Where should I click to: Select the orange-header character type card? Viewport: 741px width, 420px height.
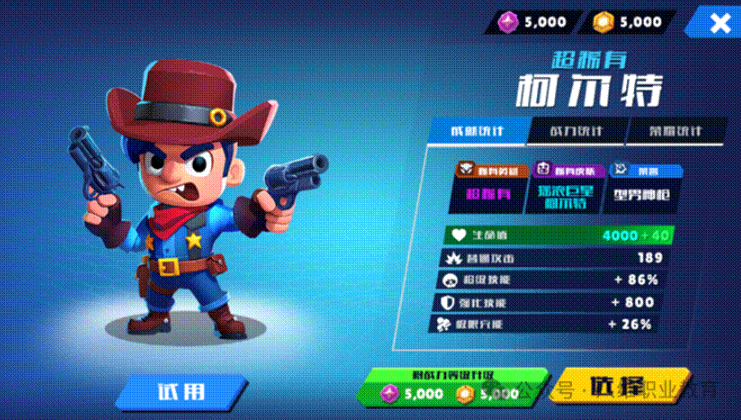[486, 188]
